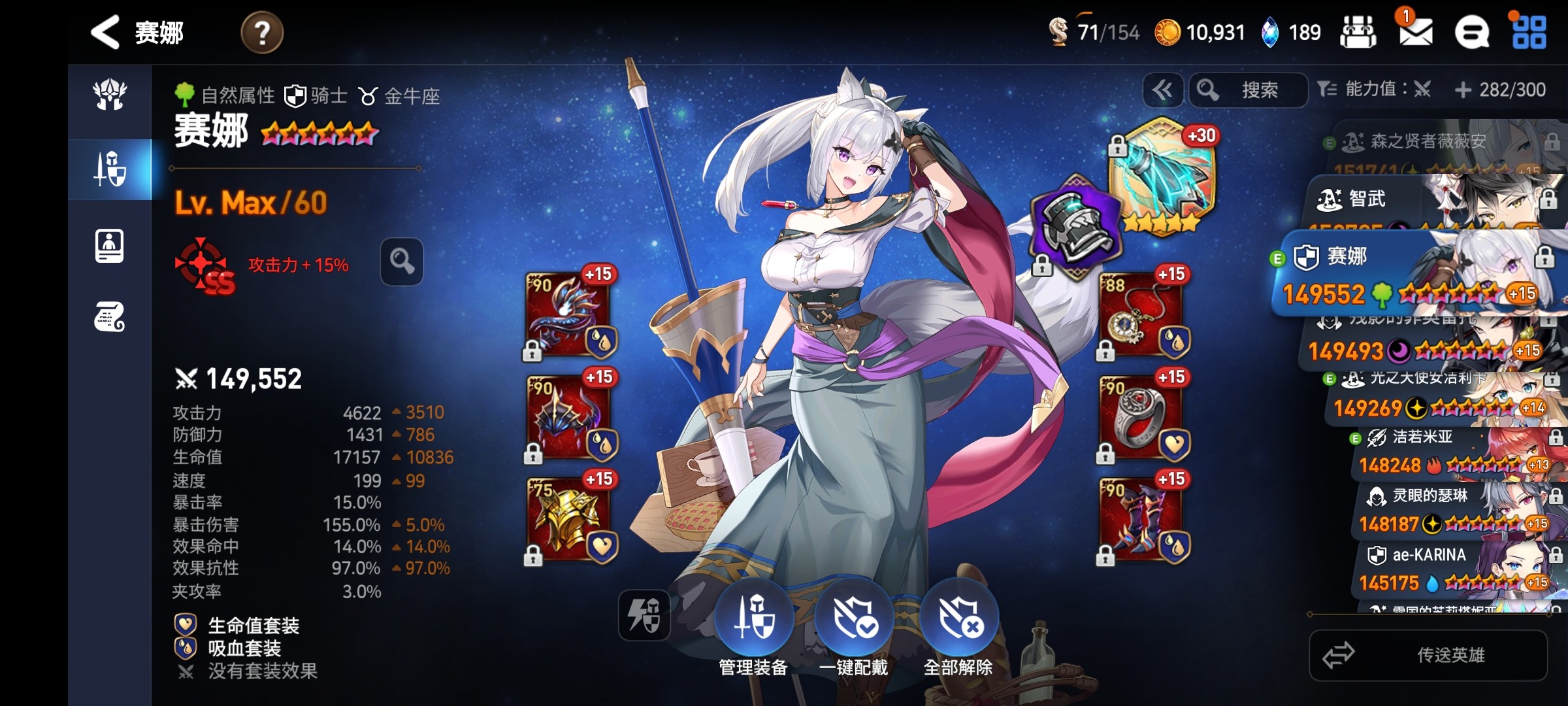Screen dimensions: 1568x706
Task: Select the level 90 ring slot
Action: tap(1141, 417)
